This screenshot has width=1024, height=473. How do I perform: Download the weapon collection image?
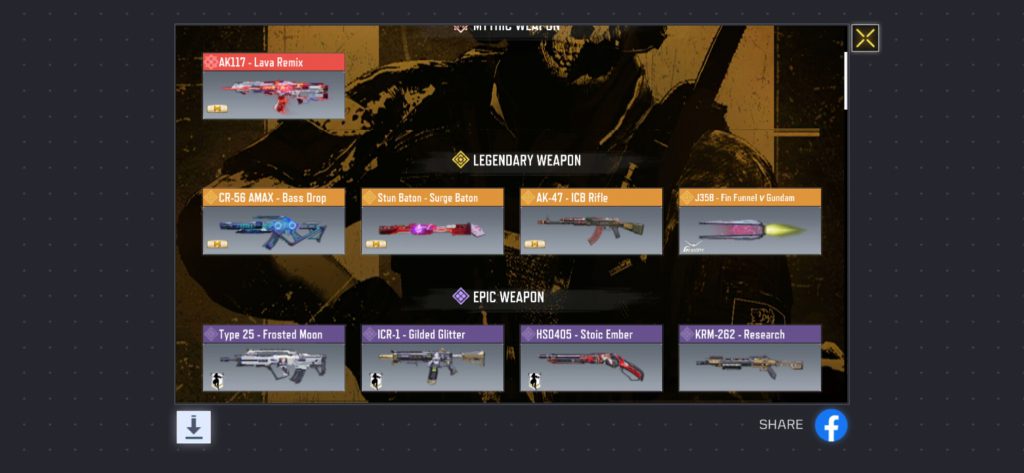[x=194, y=427]
